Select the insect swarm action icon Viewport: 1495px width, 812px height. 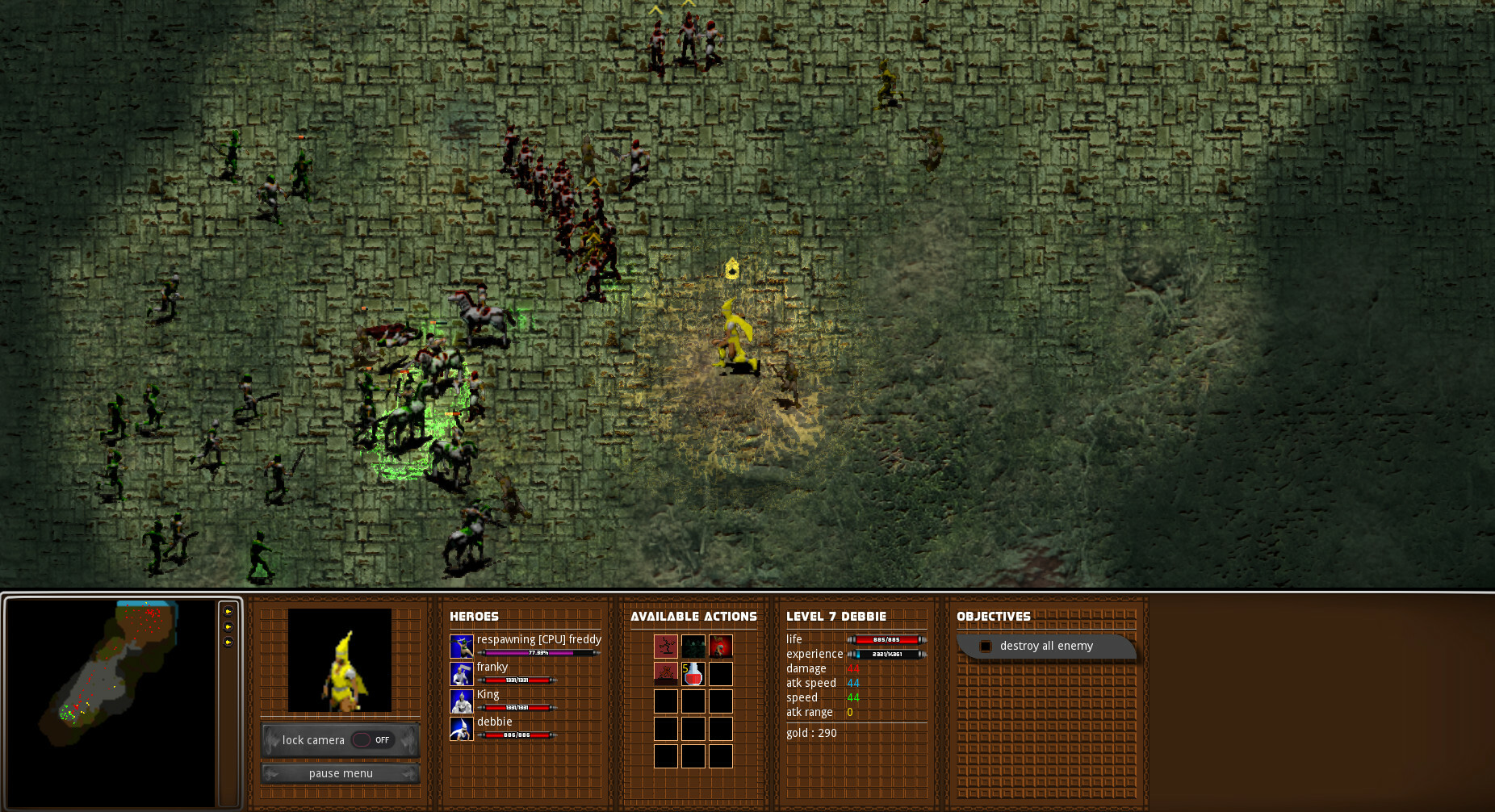tap(666, 673)
